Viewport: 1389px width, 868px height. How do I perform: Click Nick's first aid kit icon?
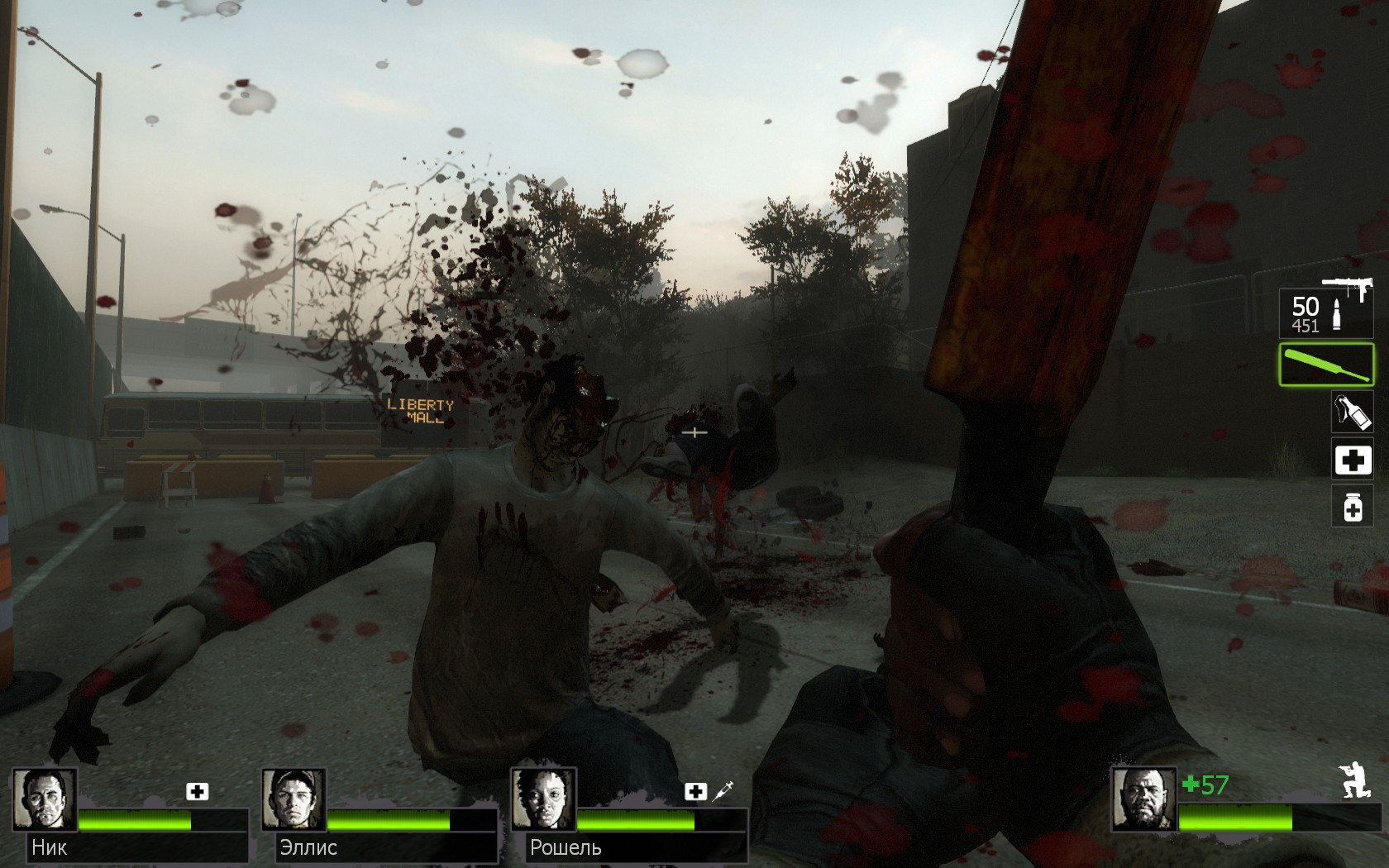197,791
